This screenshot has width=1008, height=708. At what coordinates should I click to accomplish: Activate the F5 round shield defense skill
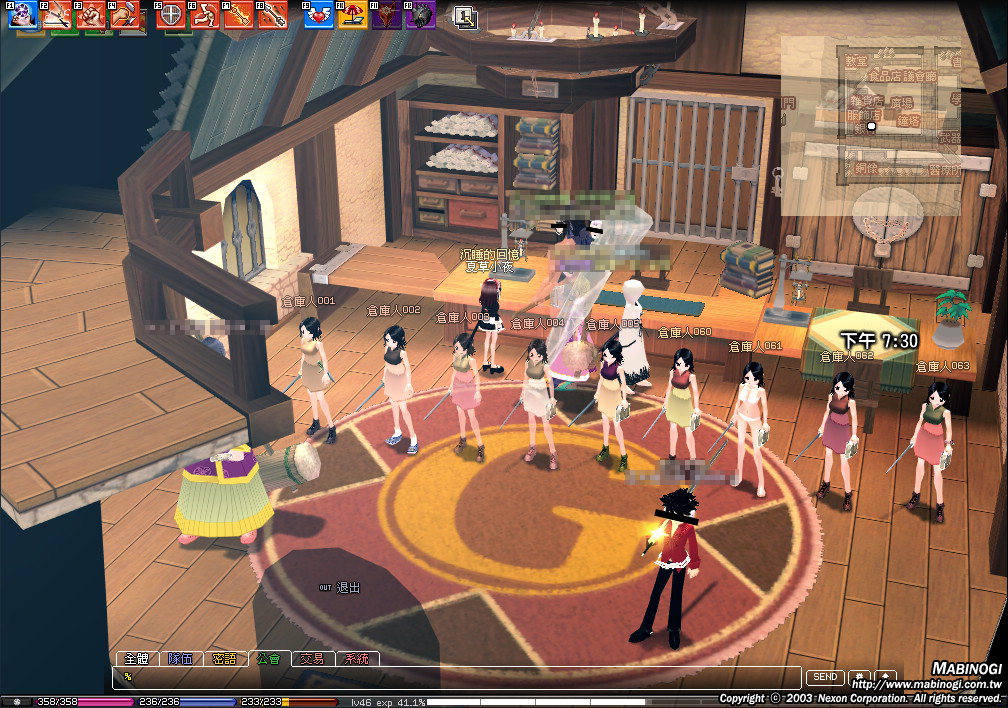click(x=171, y=14)
